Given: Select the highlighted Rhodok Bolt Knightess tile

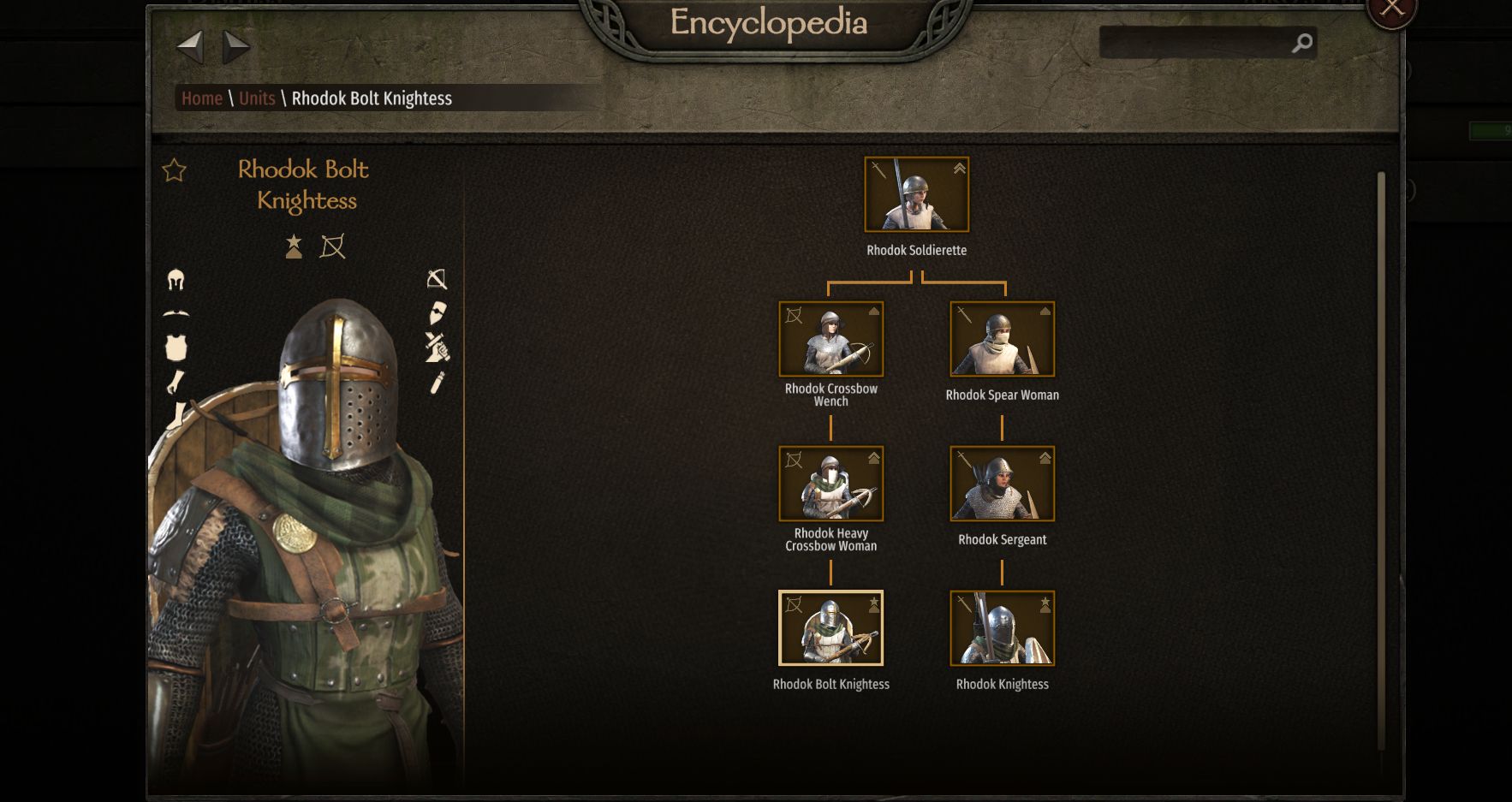Looking at the screenshot, I should click(830, 628).
